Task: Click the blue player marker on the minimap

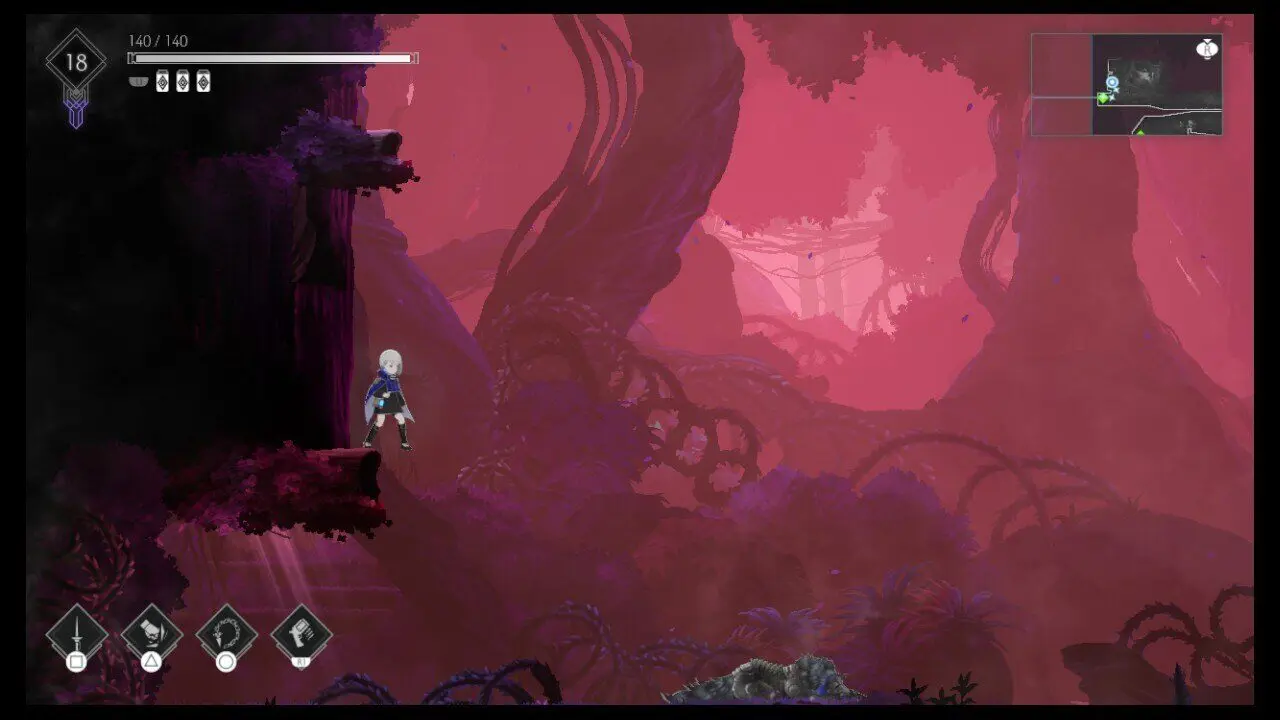Action: click(x=1112, y=82)
